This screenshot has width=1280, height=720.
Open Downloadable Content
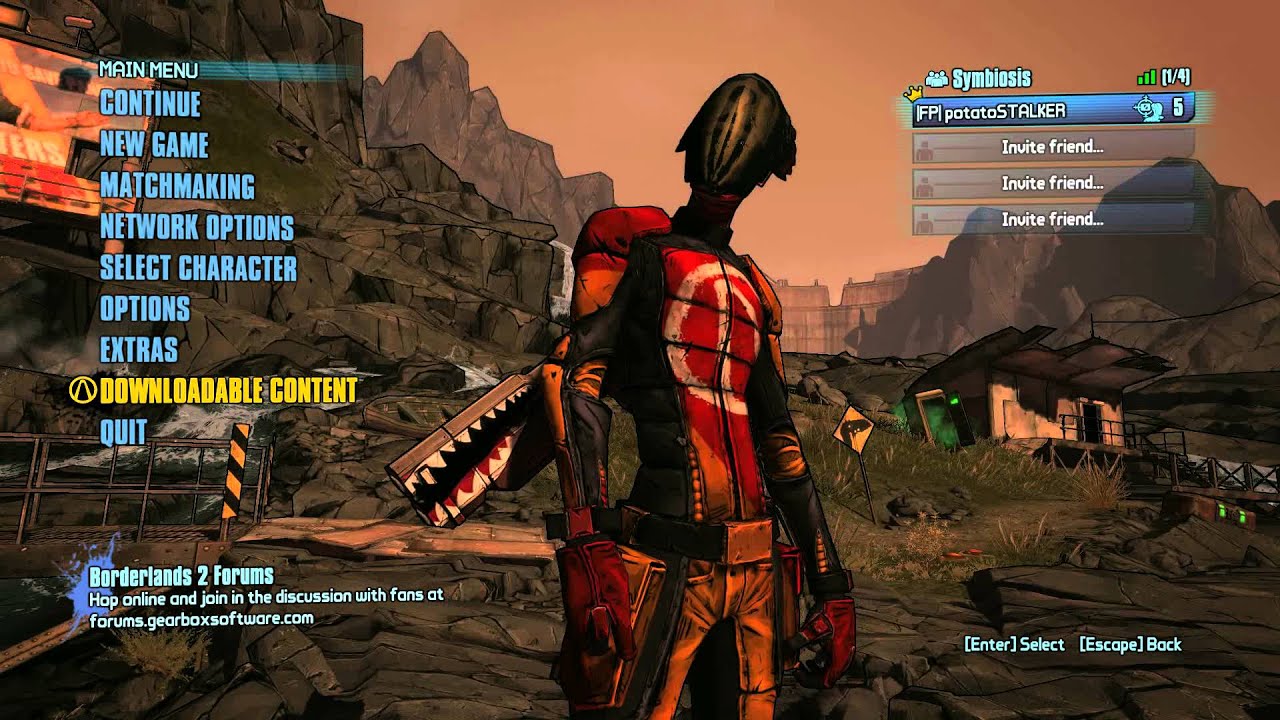pyautogui.click(x=228, y=391)
